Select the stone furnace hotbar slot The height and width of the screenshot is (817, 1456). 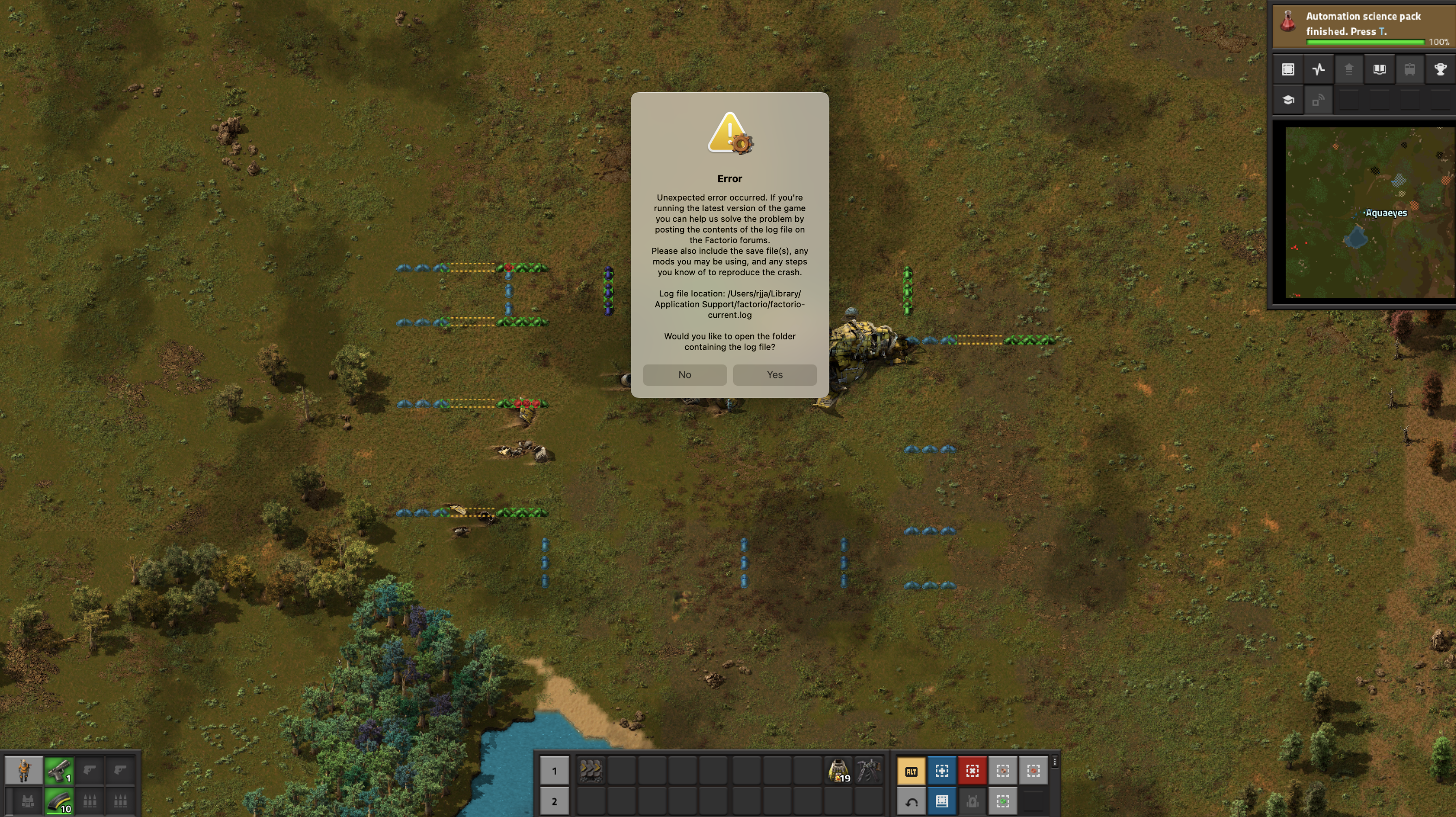tap(839, 771)
